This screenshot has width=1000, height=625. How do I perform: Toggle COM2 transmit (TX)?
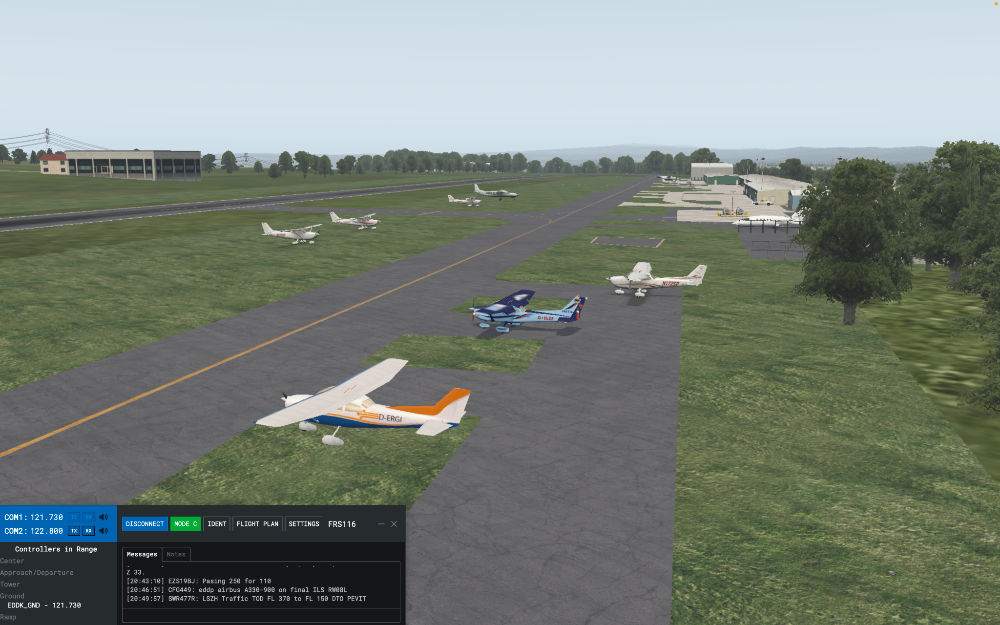click(x=74, y=530)
